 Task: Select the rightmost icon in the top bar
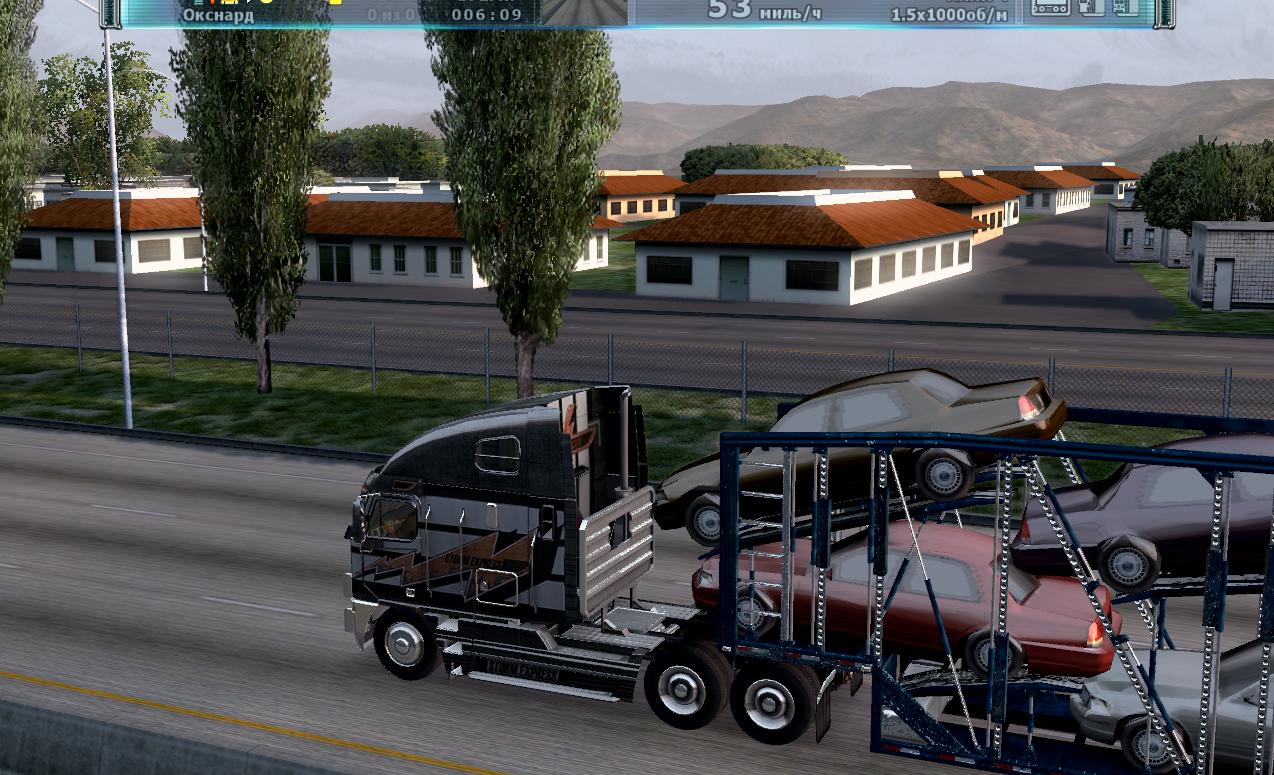(x=1126, y=8)
